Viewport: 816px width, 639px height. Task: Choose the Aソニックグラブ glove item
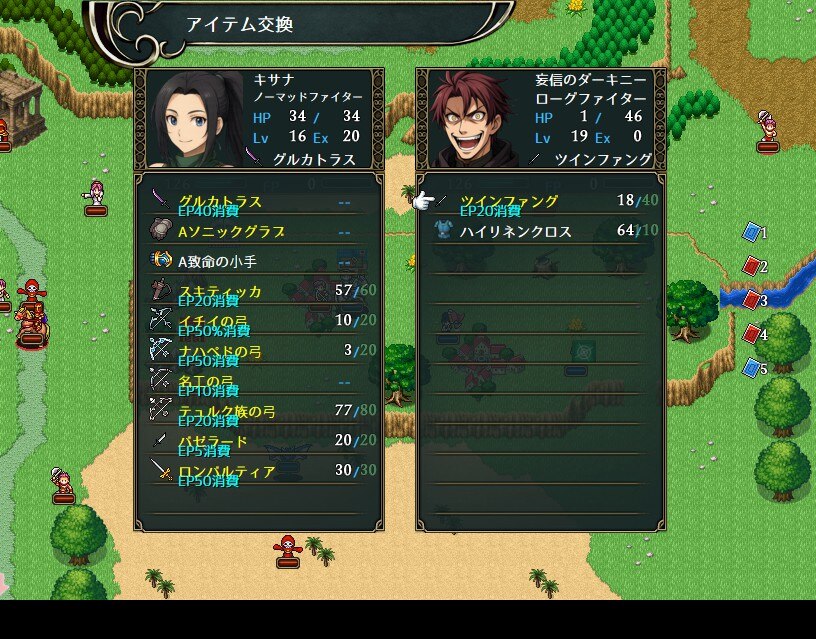coord(258,232)
